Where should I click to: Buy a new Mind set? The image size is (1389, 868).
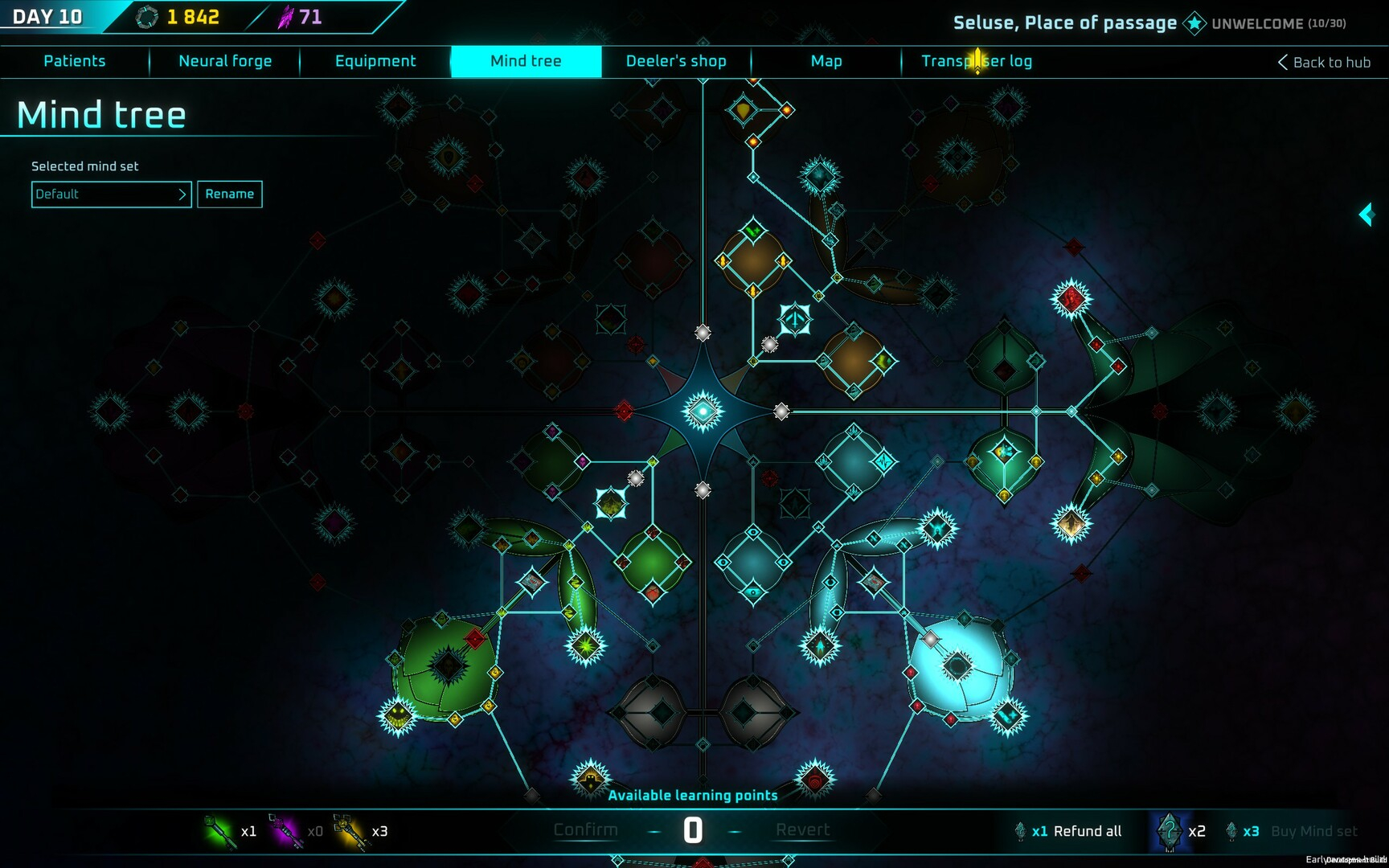coord(1313,831)
